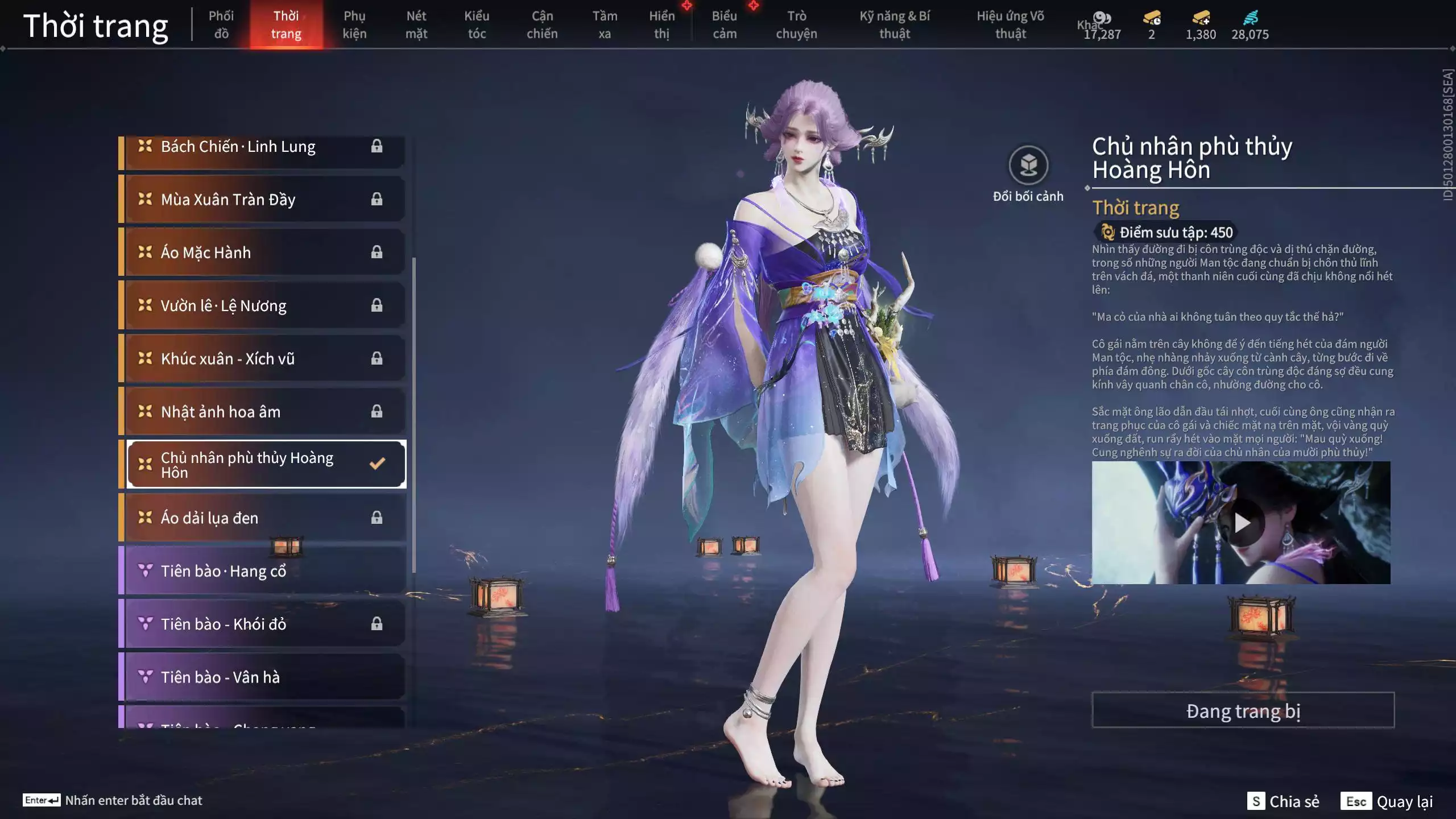Play the outfit preview video
This screenshot has width=1456, height=819.
[x=1241, y=523]
